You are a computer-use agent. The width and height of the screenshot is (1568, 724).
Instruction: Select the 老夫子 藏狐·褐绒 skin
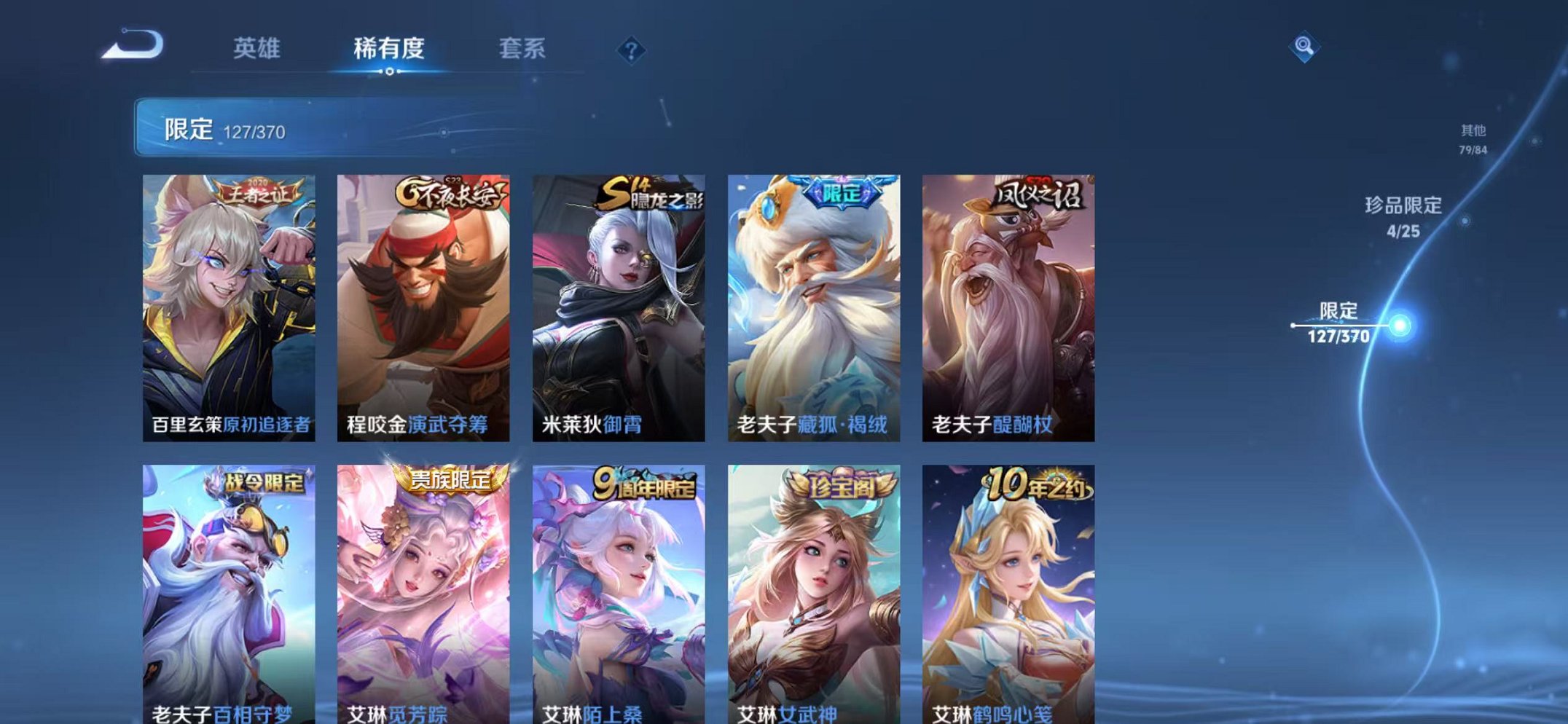pos(810,306)
